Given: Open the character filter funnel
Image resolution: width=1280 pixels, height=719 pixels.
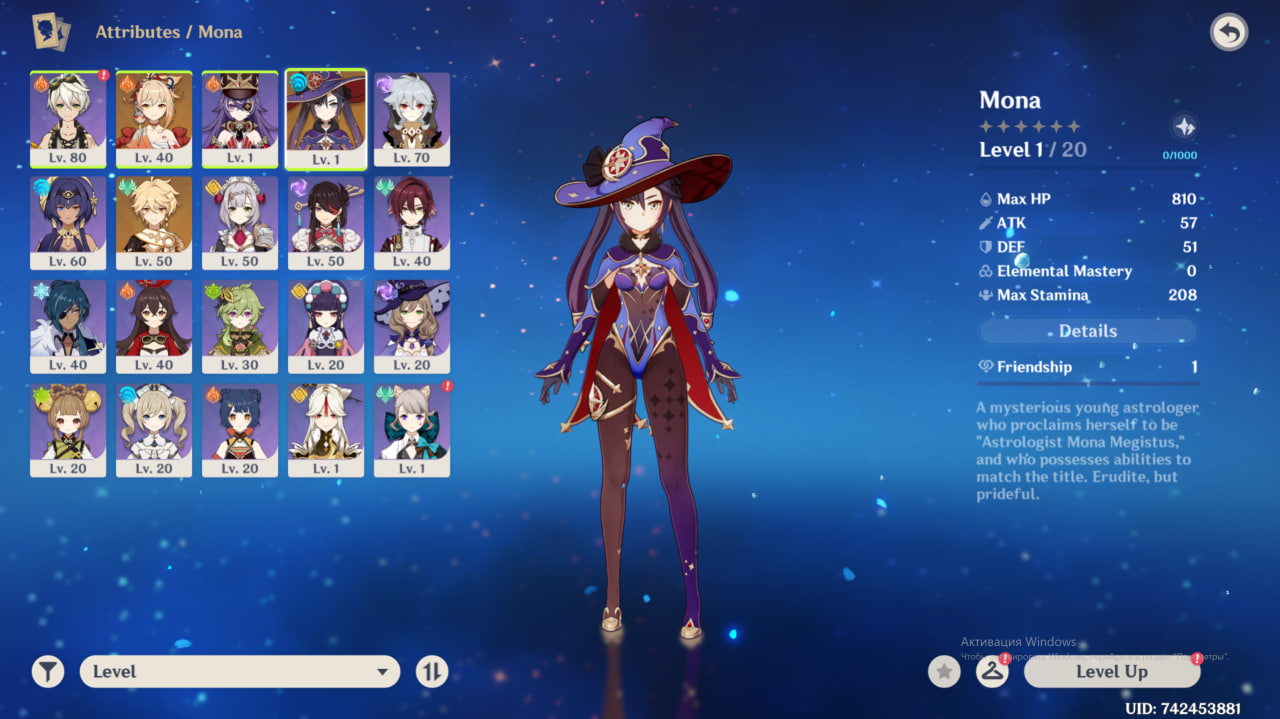Looking at the screenshot, I should click(x=47, y=672).
